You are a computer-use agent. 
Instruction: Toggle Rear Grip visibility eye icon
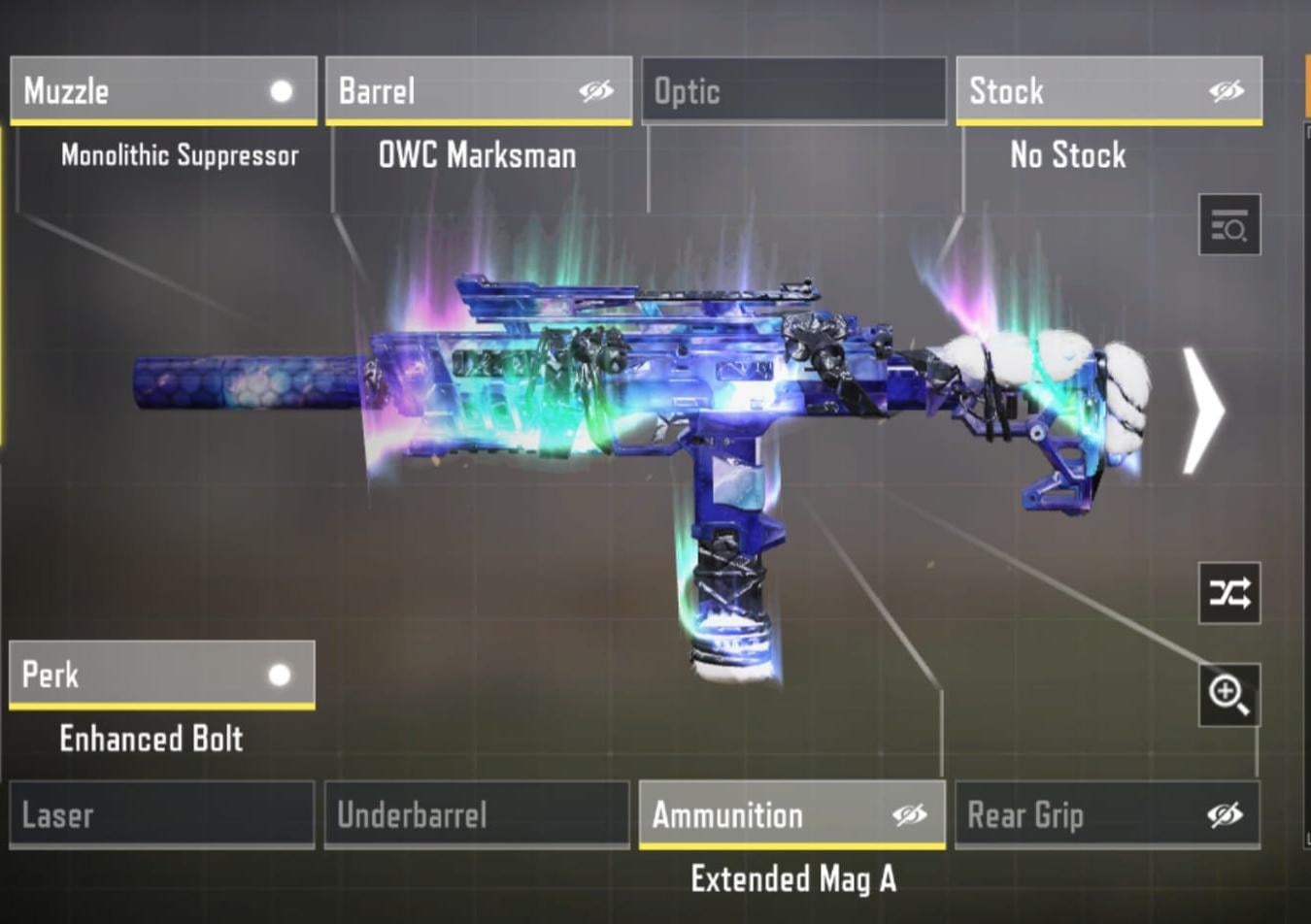[1226, 815]
